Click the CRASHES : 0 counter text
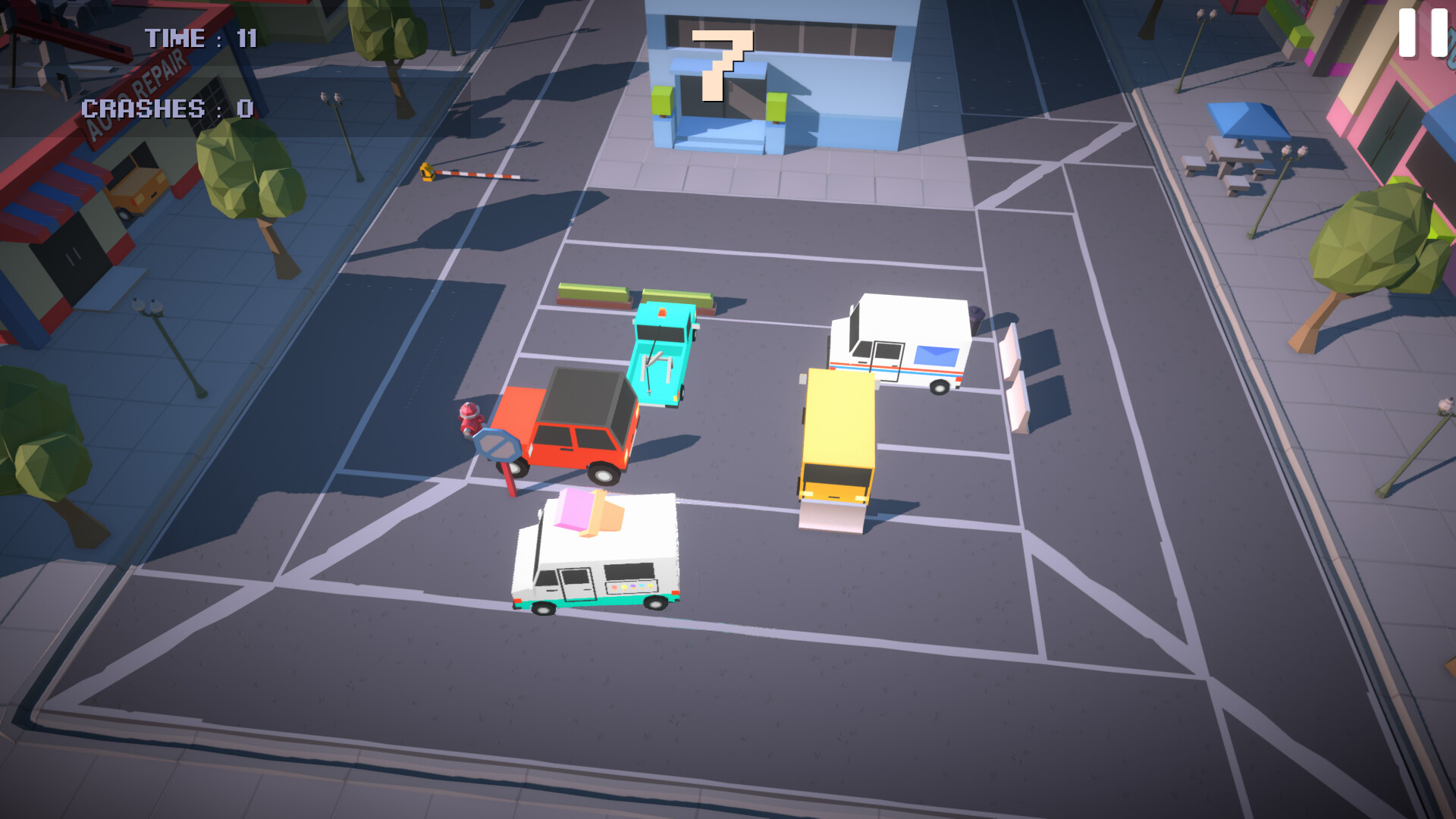Screen dimensions: 1456x819 click(168, 109)
